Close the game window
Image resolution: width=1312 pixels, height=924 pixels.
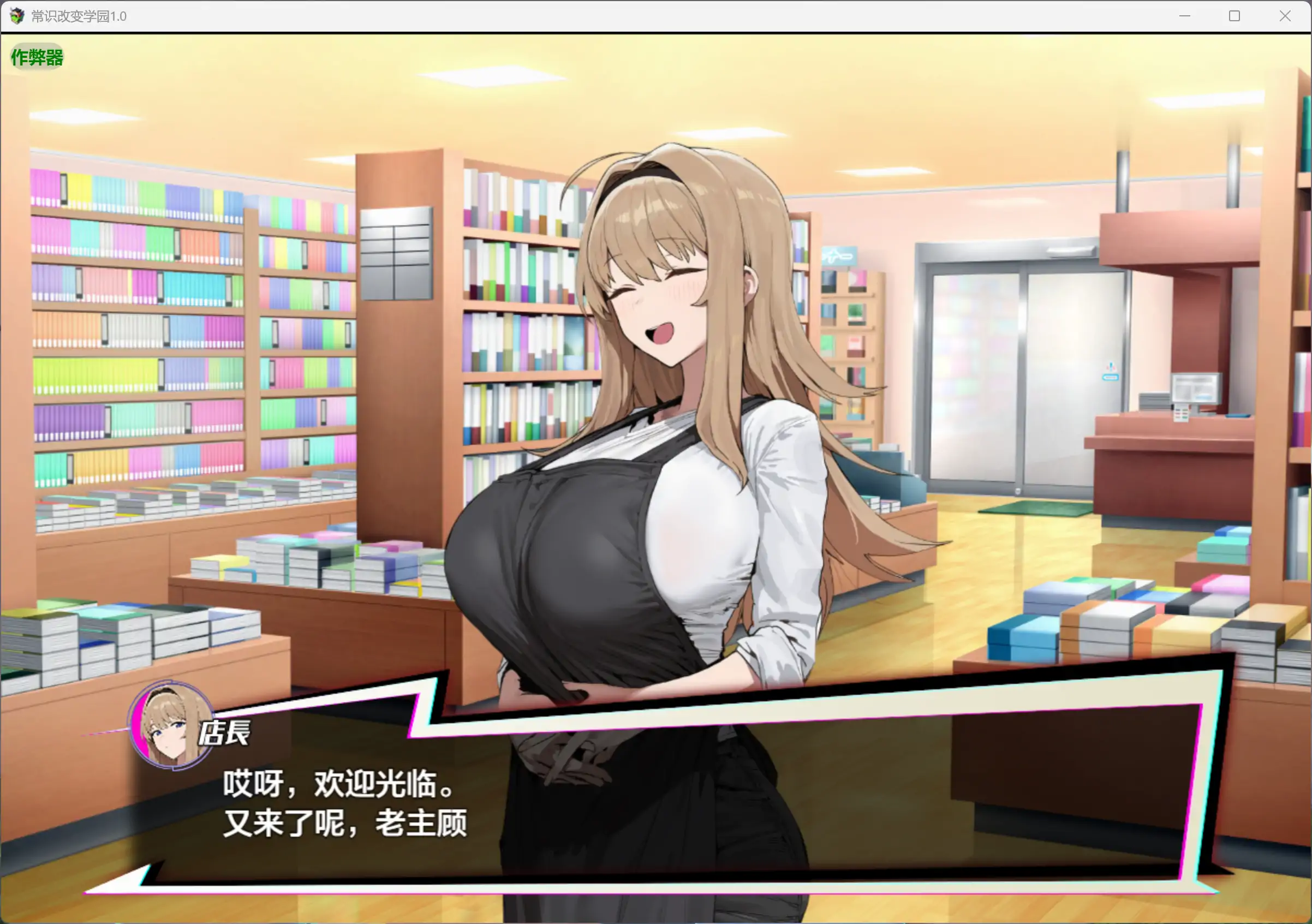point(1285,16)
